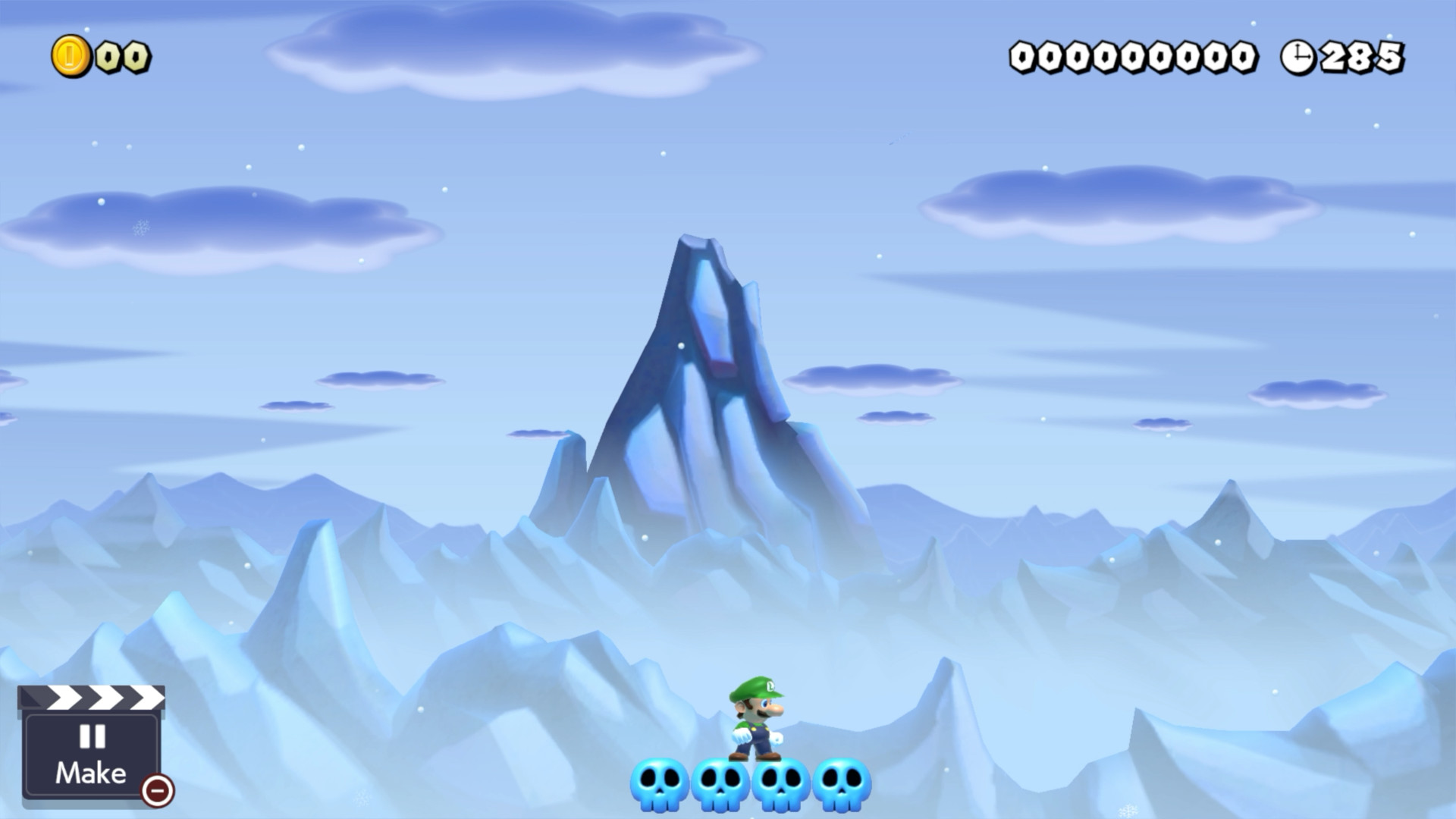Toggle the red minus badge on the Make panel
Viewport: 1456px width, 819px height.
click(x=157, y=792)
